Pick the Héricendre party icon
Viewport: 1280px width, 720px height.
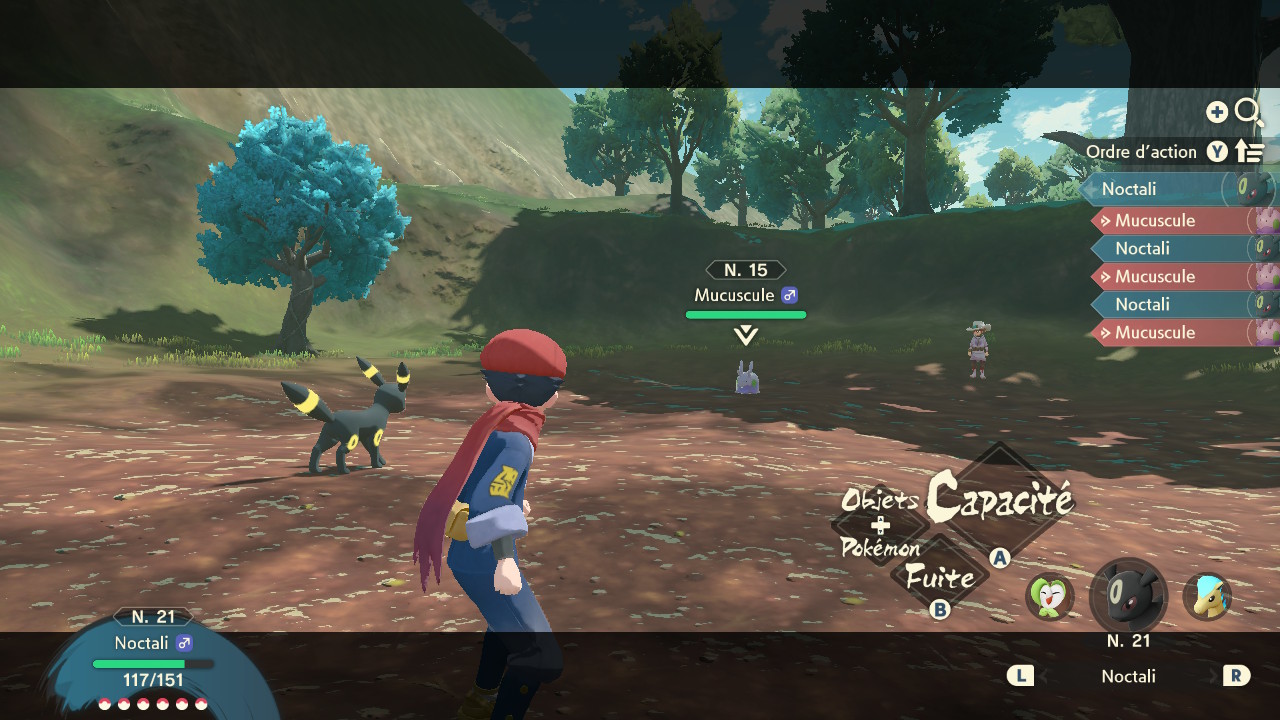pos(1207,597)
